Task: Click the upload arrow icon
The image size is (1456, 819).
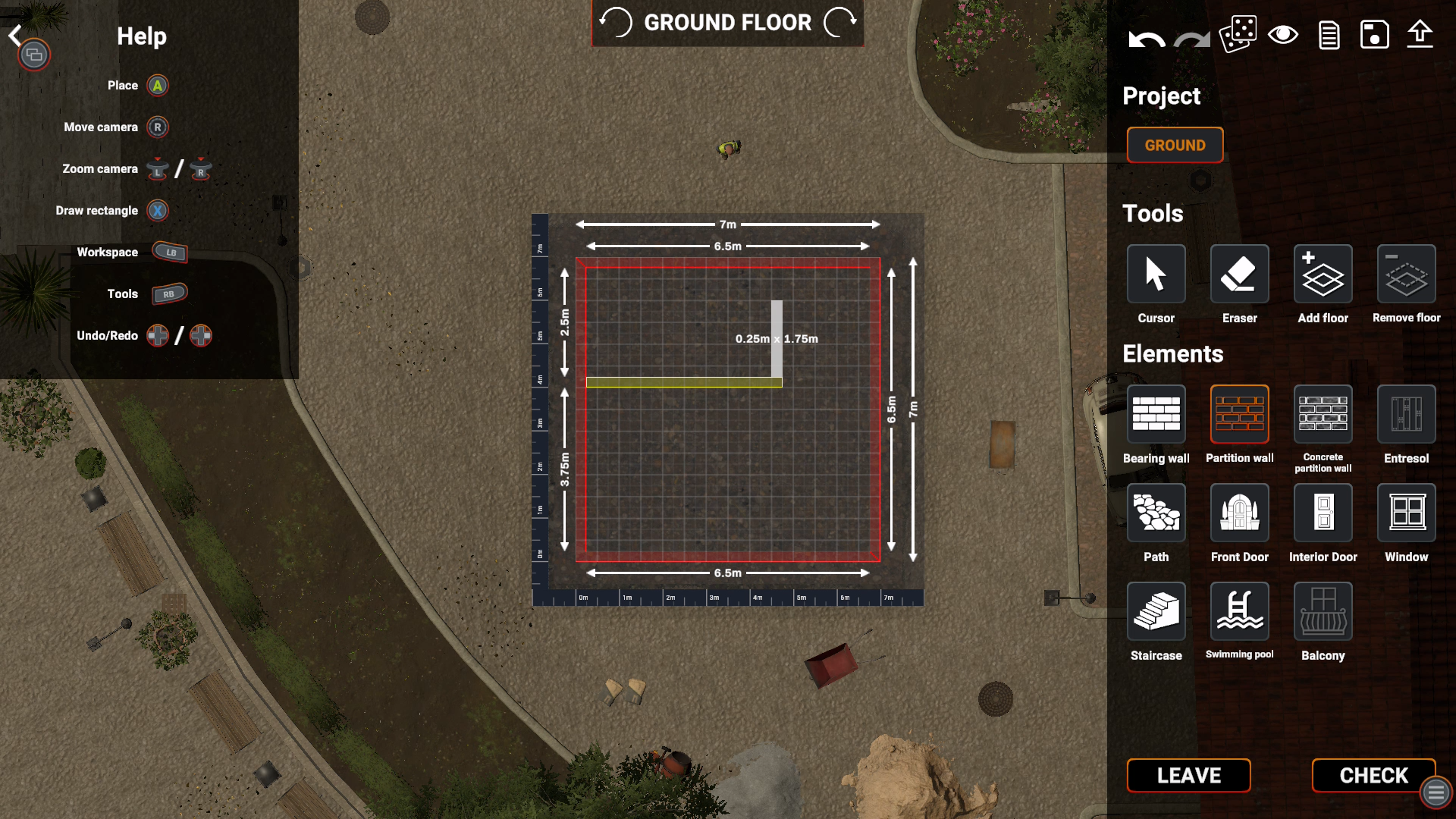Action: pos(1420,35)
